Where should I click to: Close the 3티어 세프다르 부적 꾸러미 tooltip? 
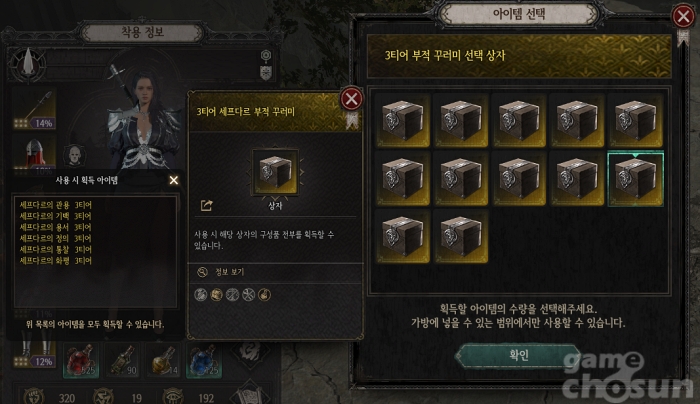point(351,98)
